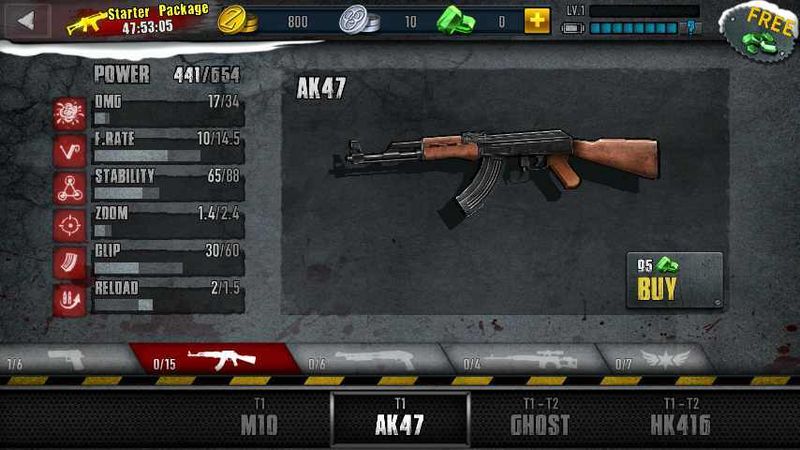Choose the GHOST weapon

point(540,418)
